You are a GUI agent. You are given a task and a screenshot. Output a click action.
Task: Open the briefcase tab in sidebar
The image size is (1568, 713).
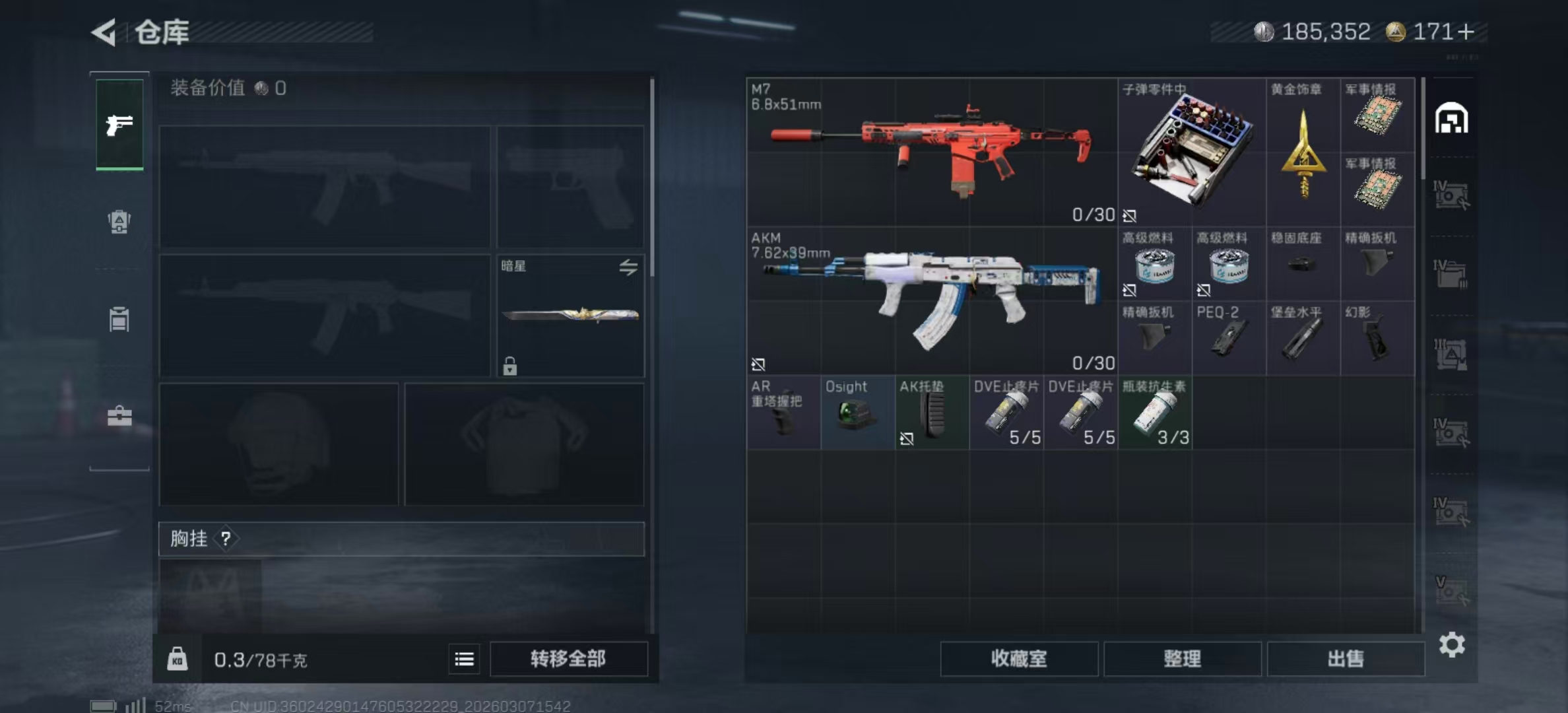pyautogui.click(x=119, y=416)
